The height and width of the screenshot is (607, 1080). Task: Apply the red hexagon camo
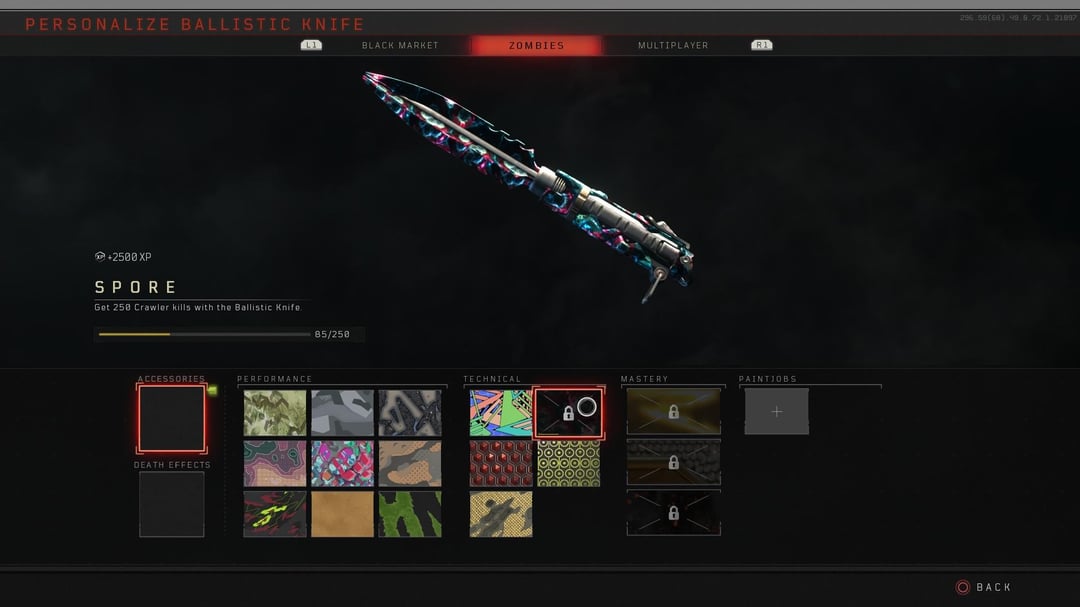click(501, 463)
